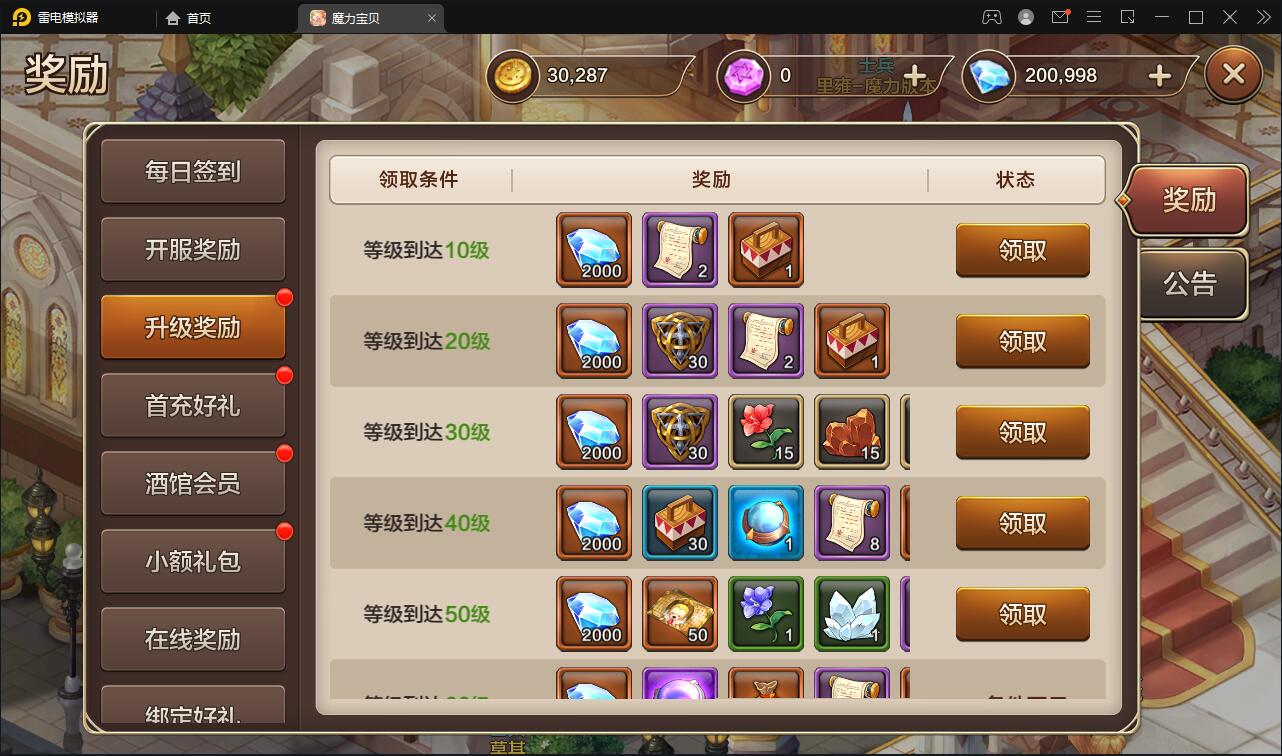
Task: Click the treasure chest reward for level 10
Action: coord(765,250)
